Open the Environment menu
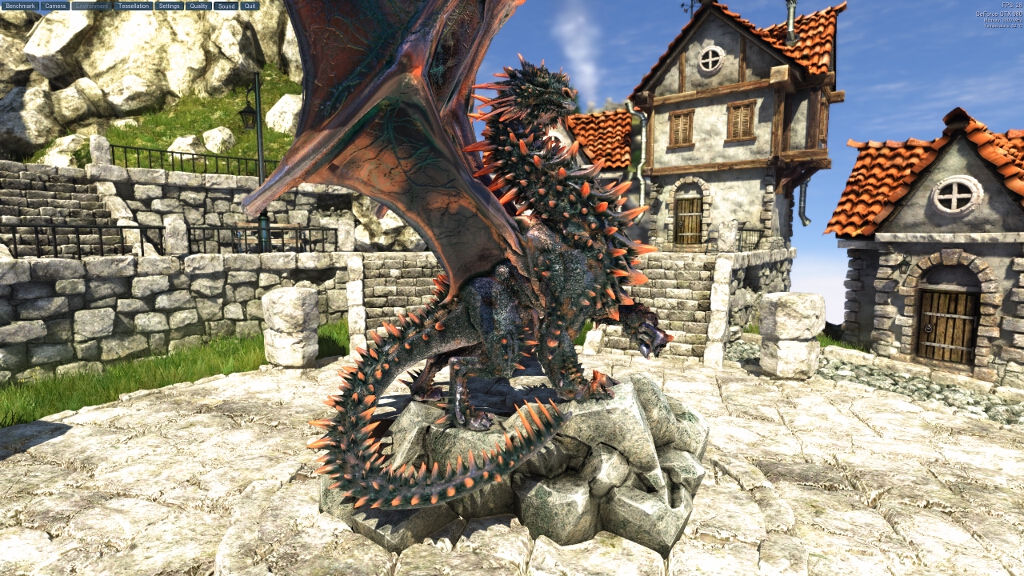Viewport: 1024px width, 576px height. (92, 6)
